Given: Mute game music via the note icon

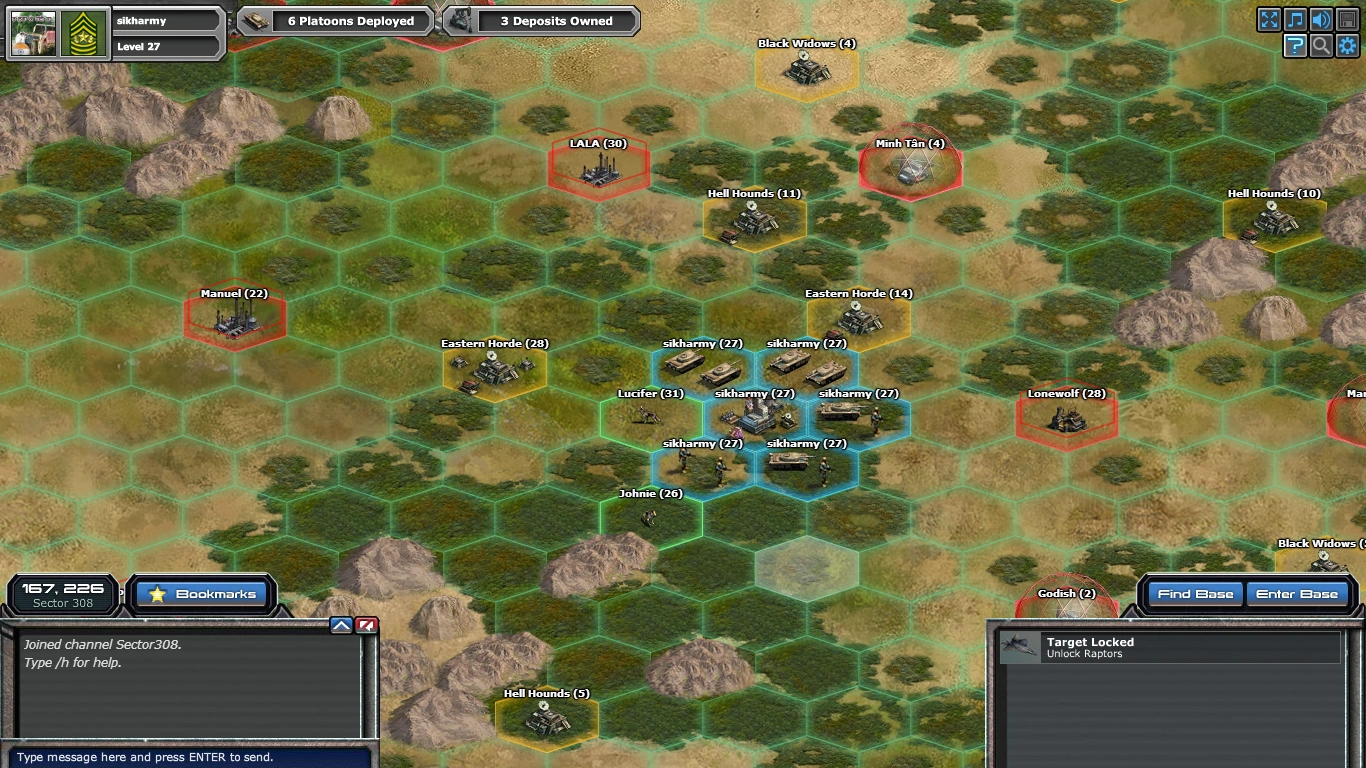Looking at the screenshot, I should [1296, 19].
